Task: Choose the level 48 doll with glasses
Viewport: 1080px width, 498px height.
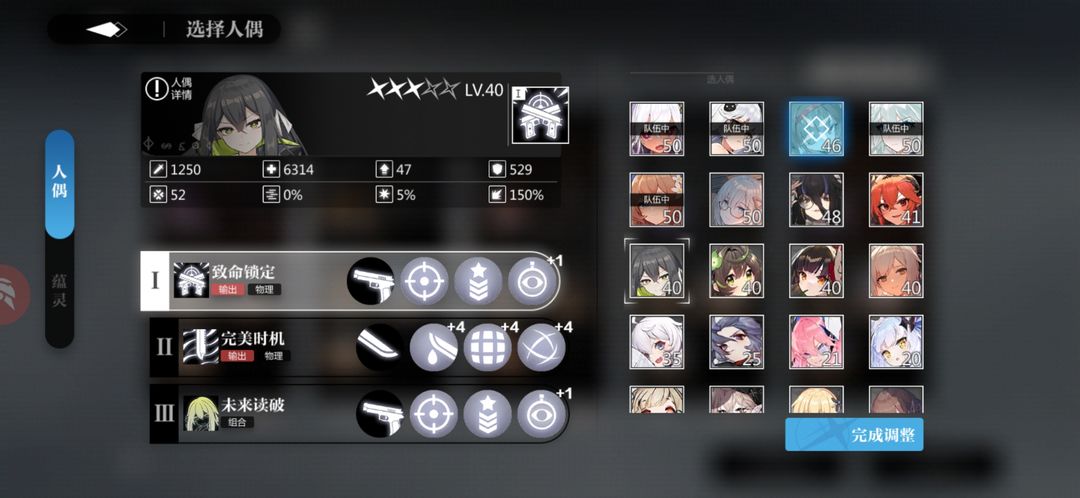Action: click(816, 200)
